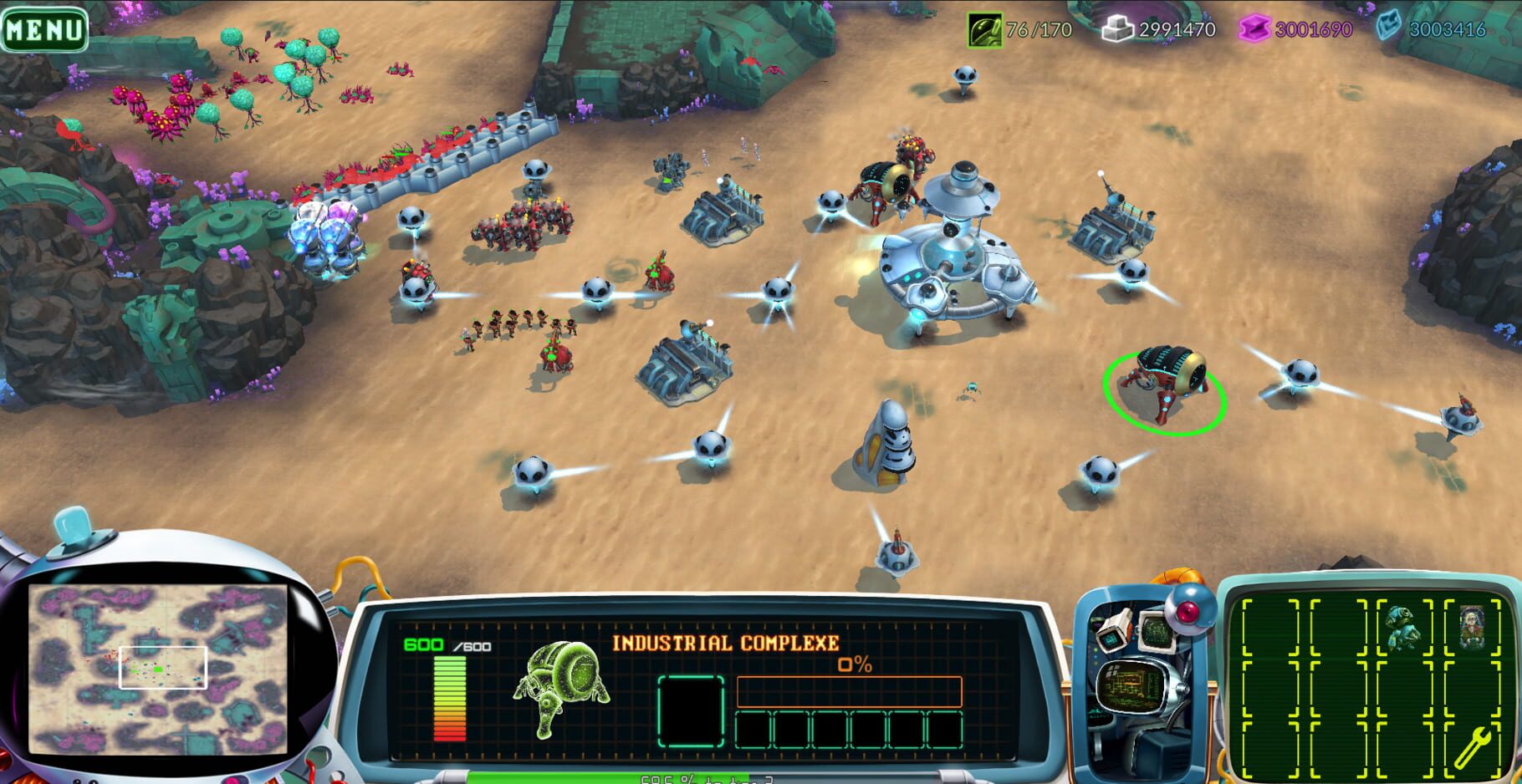The height and width of the screenshot is (784, 1522).
Task: Click the population counter icon showing 76/170
Action: click(987, 28)
